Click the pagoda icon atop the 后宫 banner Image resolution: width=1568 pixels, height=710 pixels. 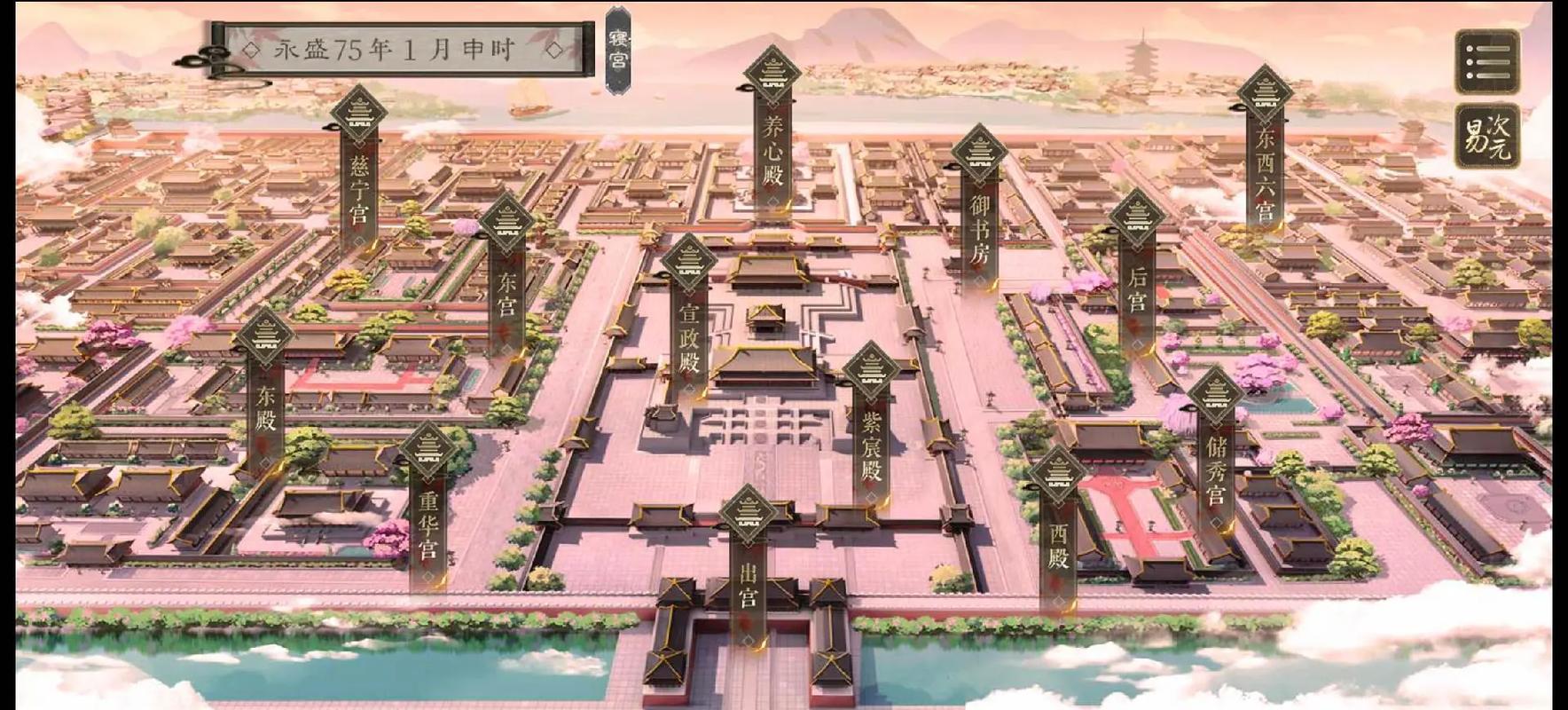(x=1139, y=216)
